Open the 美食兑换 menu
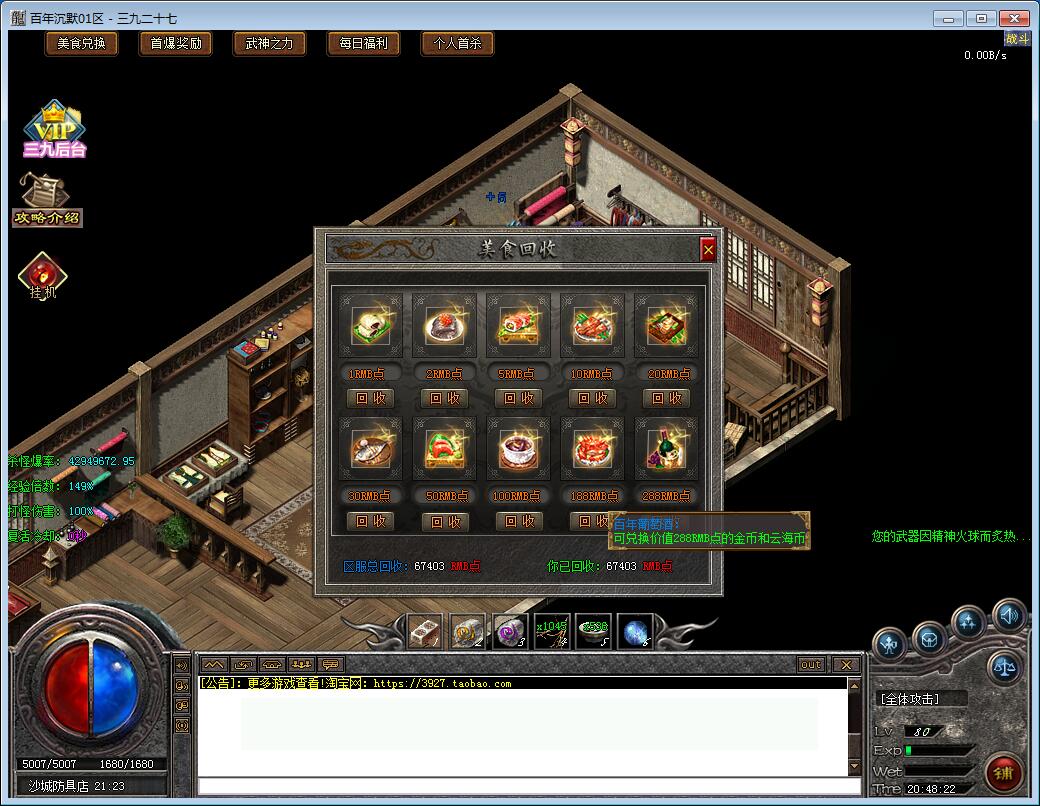Viewport: 1040px width, 806px height. 81,43
